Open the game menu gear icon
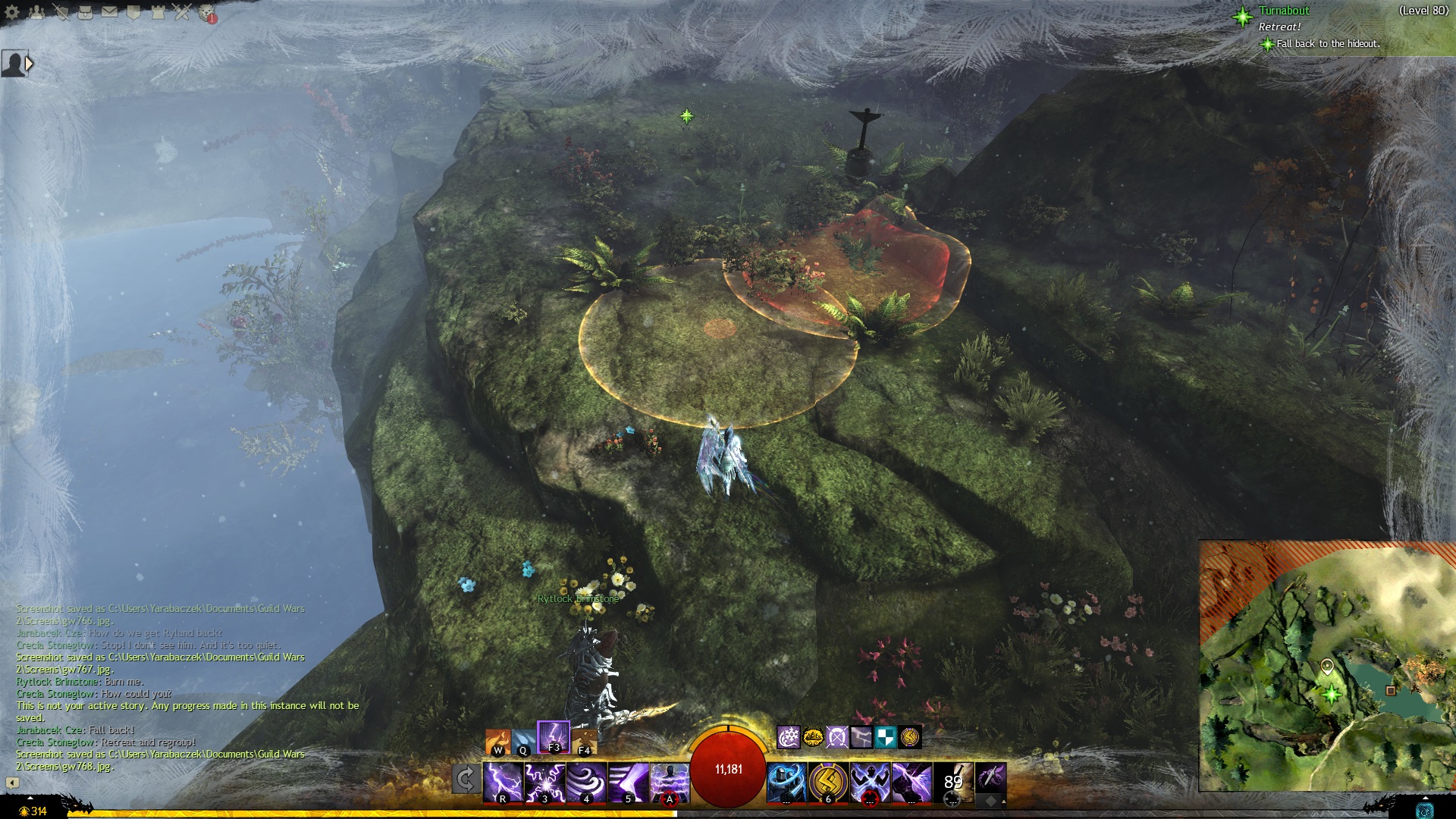The image size is (1456, 819). [12, 12]
